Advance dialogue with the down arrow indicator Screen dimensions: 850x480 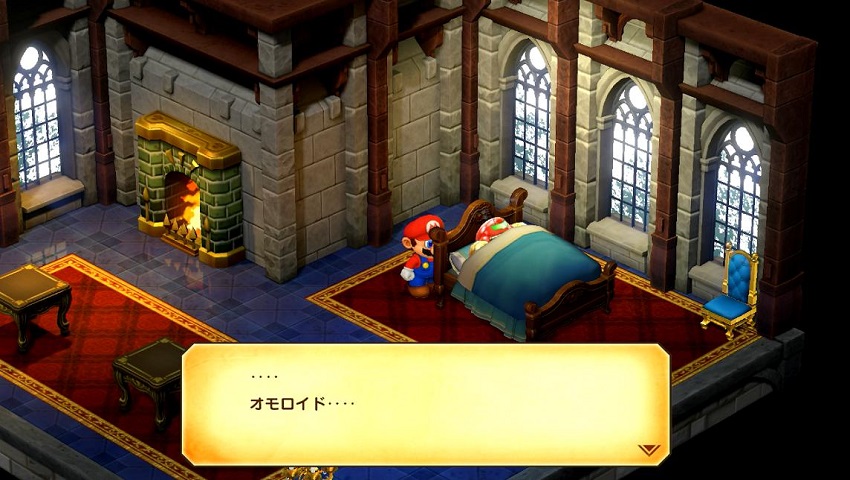[649, 450]
